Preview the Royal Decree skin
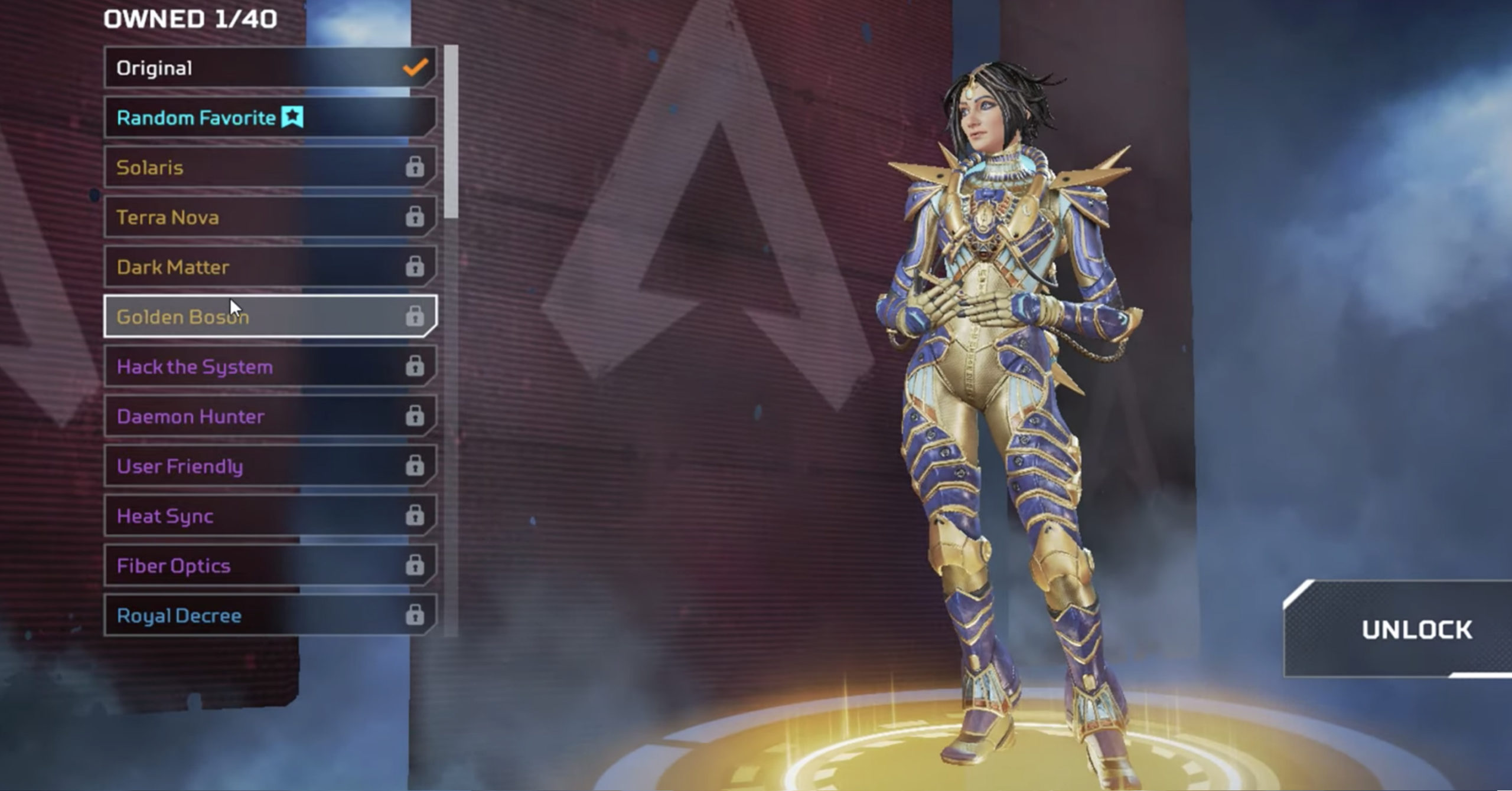Screen dimensions: 1512x791 coord(270,616)
